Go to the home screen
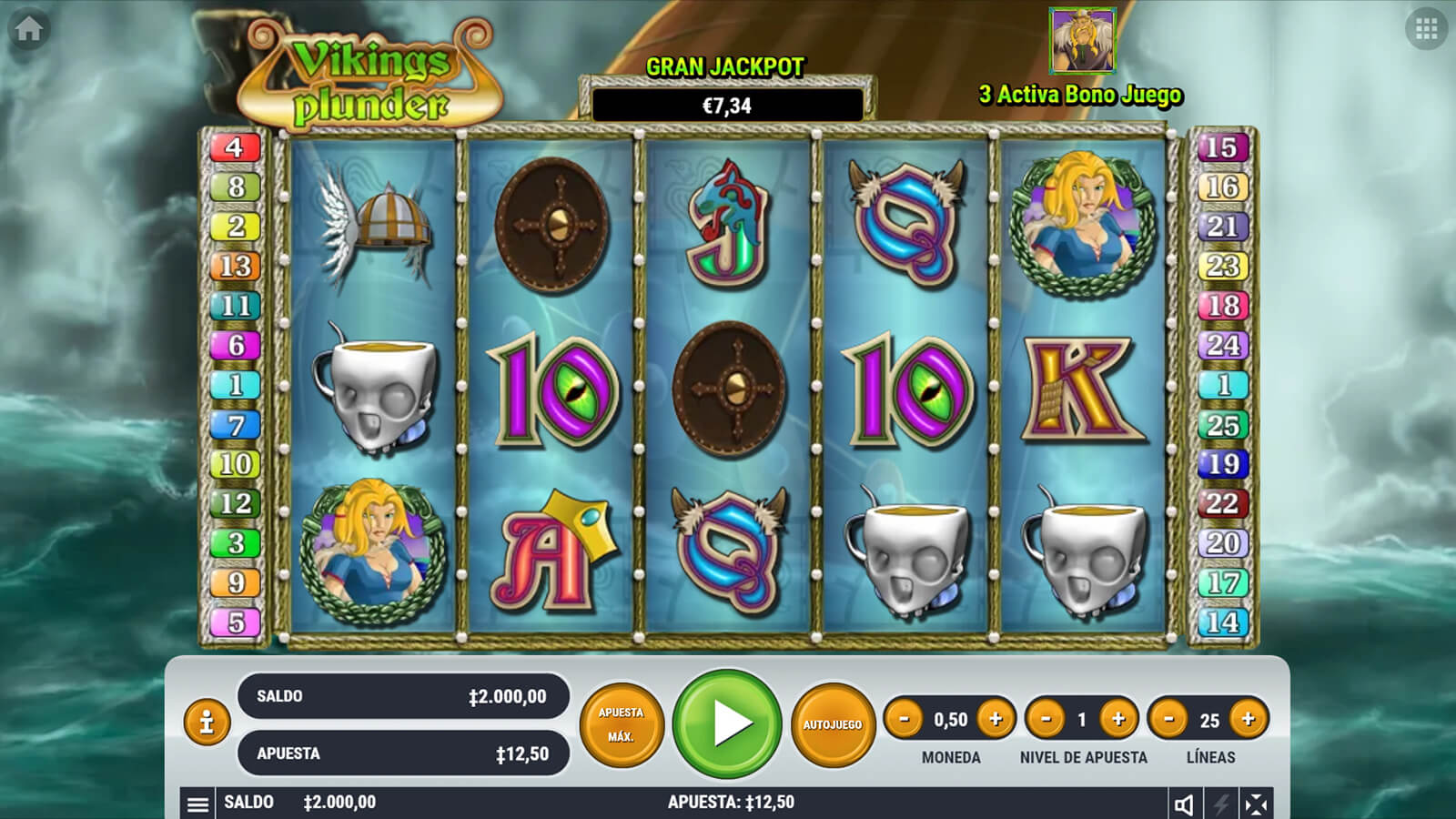 [28, 29]
